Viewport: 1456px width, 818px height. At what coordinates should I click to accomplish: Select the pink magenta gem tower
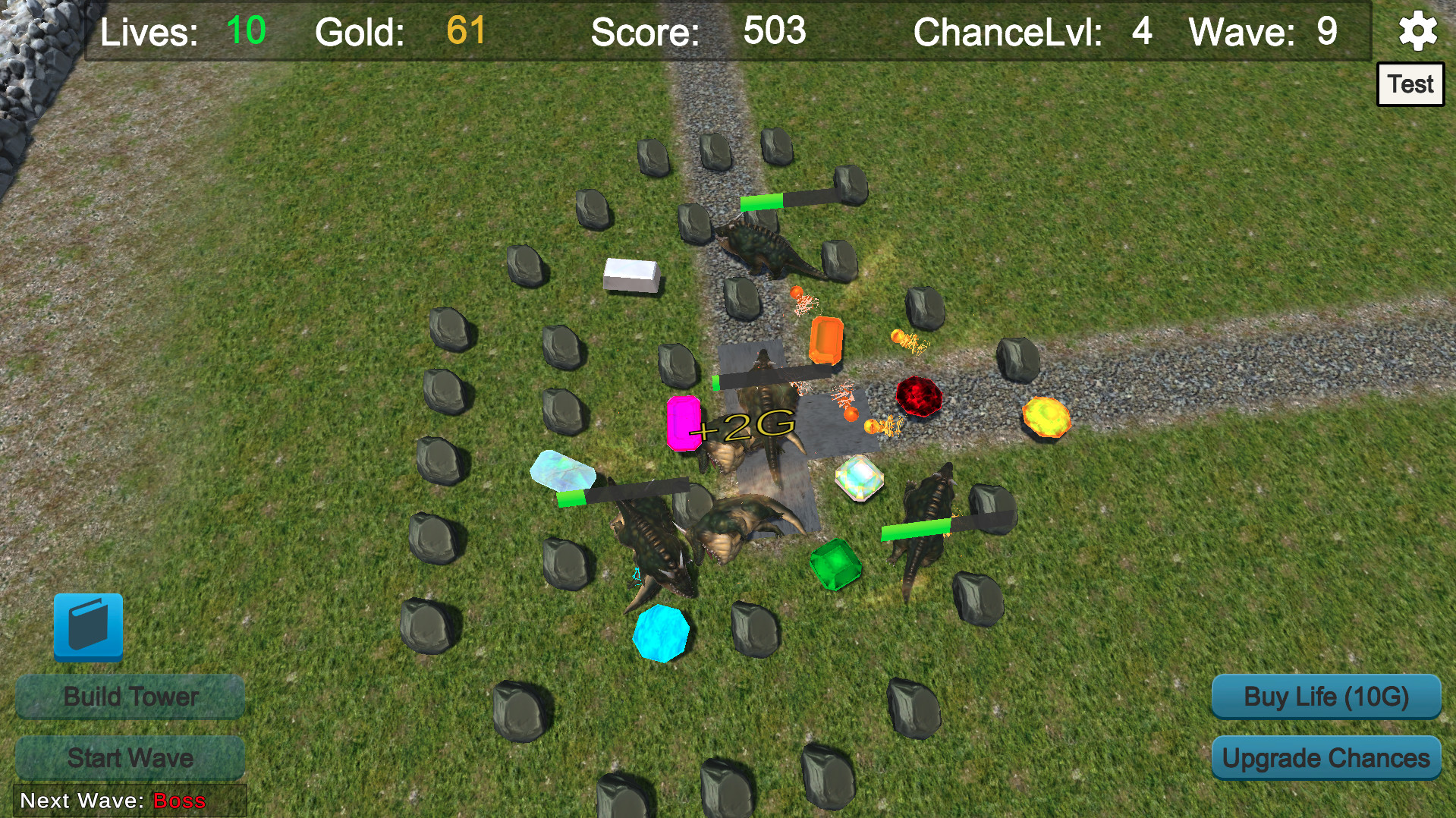tap(684, 425)
